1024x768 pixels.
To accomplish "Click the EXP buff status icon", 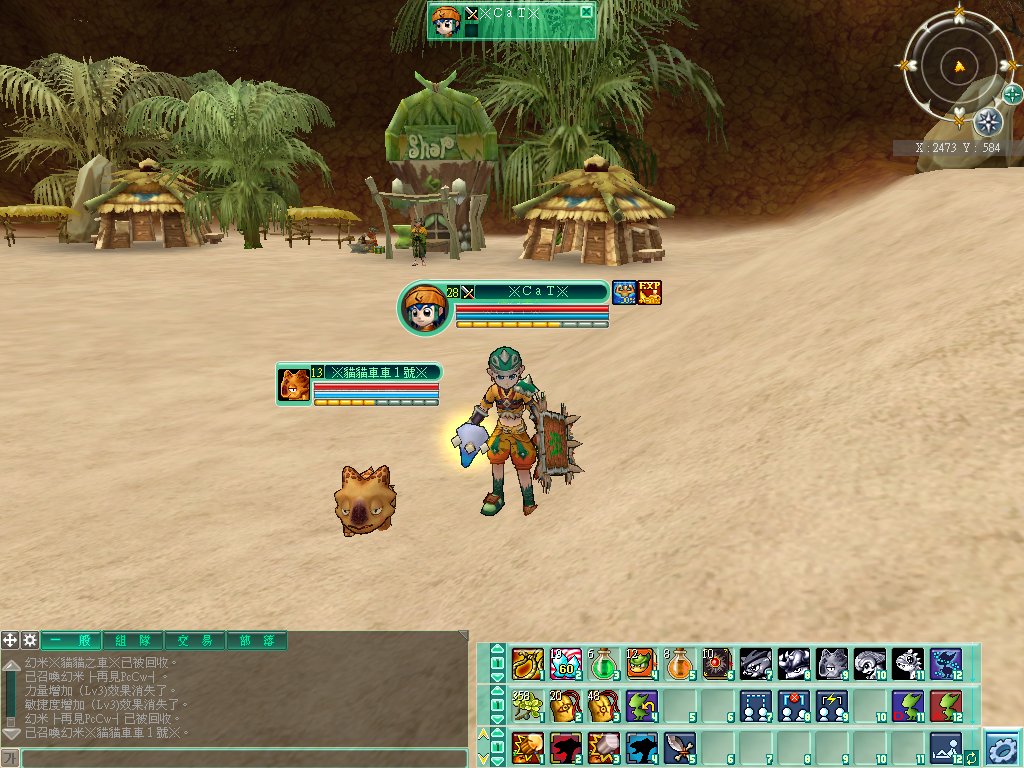I will click(x=650, y=293).
